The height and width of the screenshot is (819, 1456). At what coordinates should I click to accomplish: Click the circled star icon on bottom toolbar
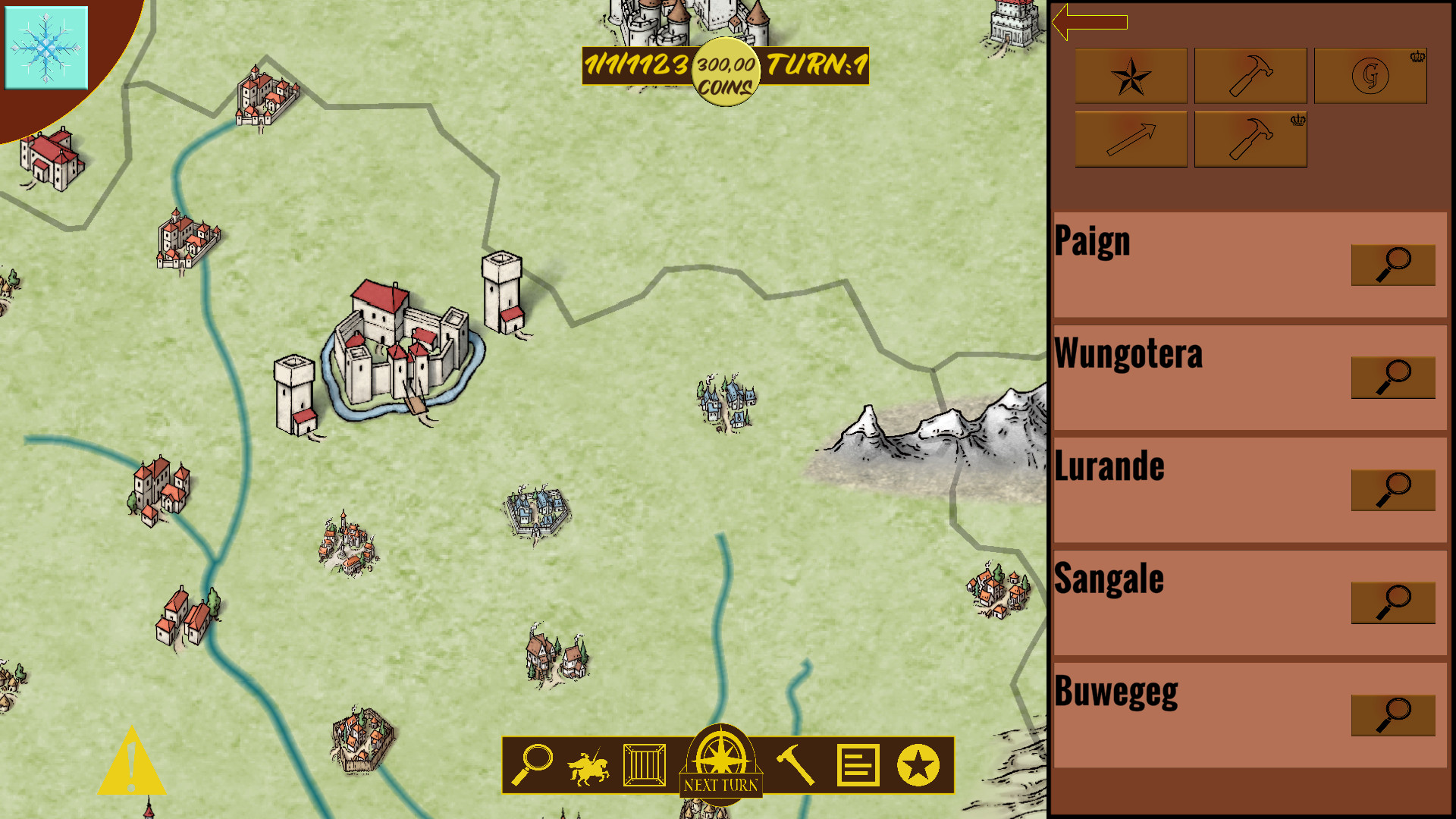(x=918, y=766)
